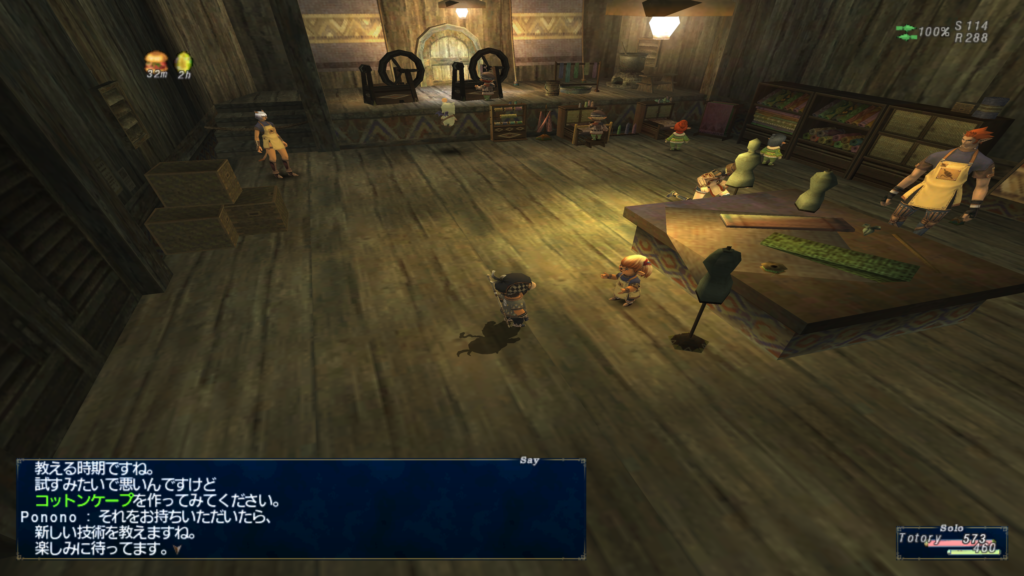Screen dimensions: 1024x576
Task: Select the burger food status icon
Action: (156, 61)
